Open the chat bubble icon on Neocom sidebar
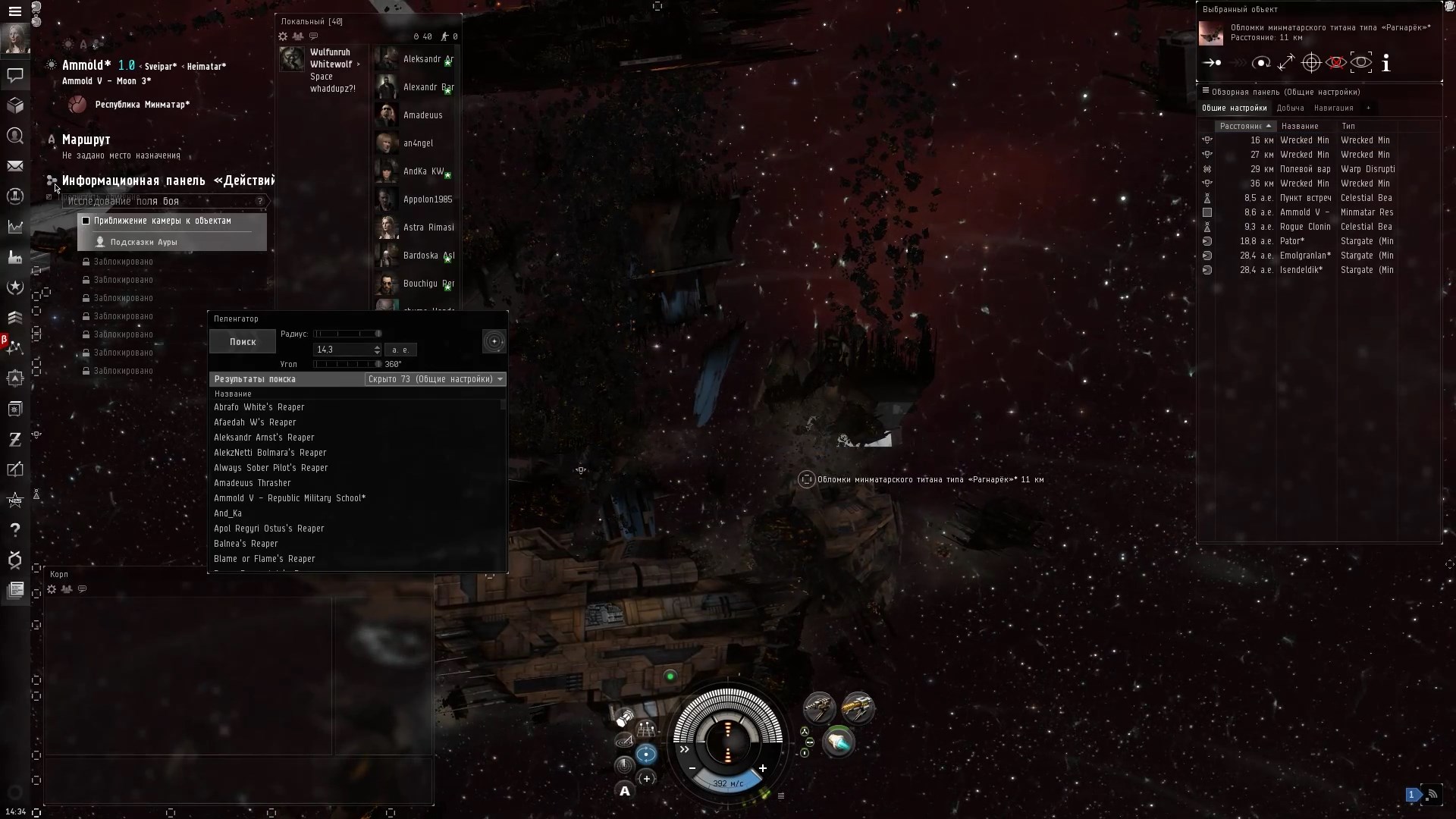 [x=15, y=76]
